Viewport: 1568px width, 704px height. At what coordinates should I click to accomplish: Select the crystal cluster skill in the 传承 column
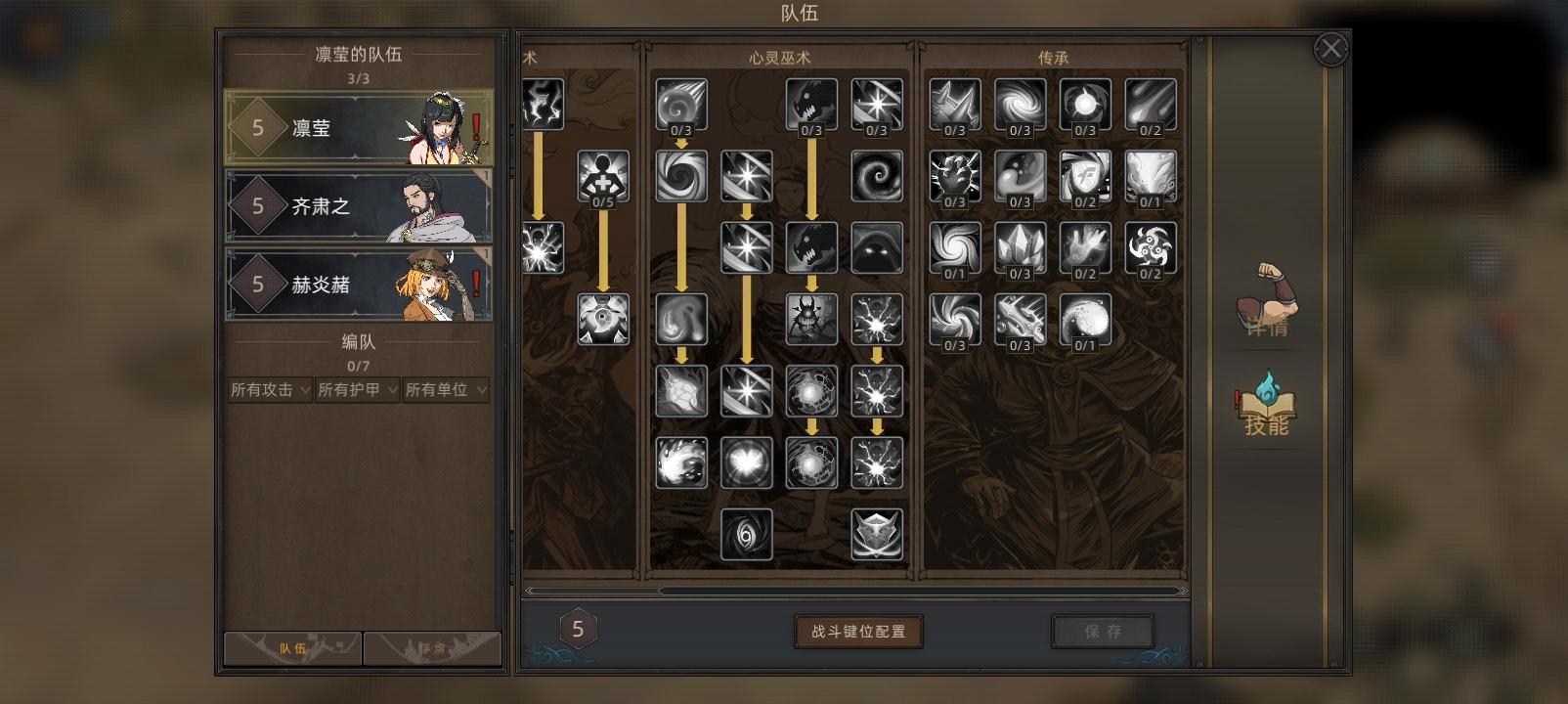pos(1020,248)
